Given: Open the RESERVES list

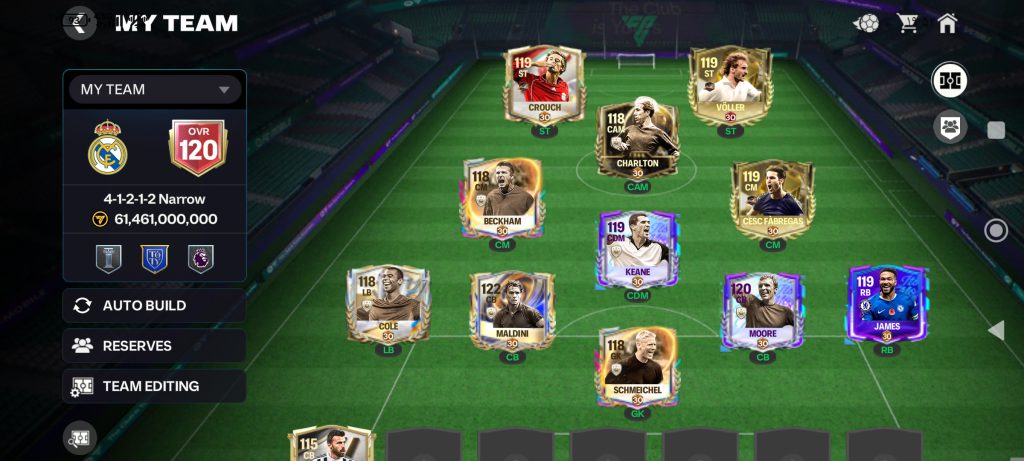Looking at the screenshot, I should click(154, 346).
